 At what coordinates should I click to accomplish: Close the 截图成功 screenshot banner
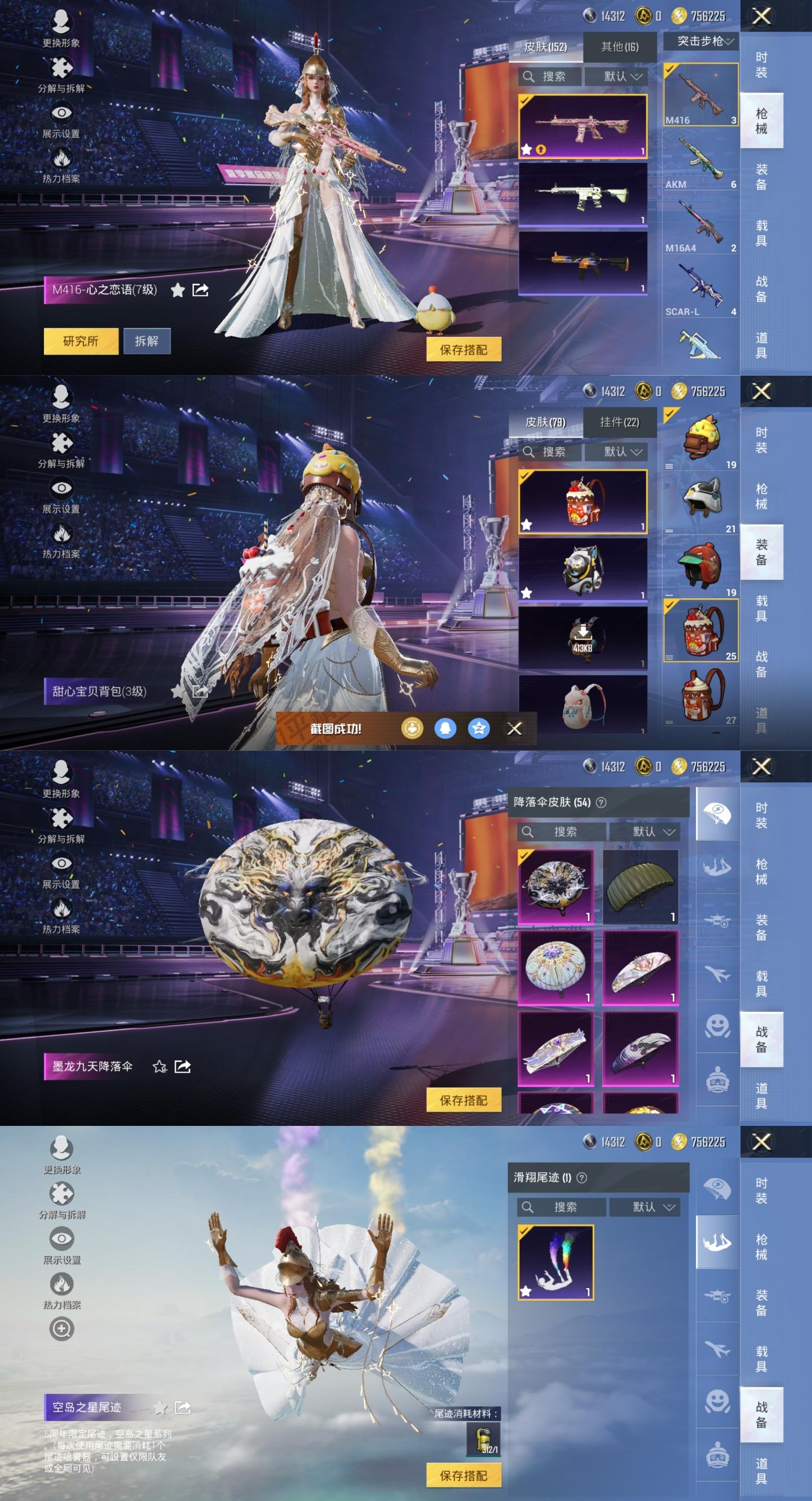pos(514,728)
